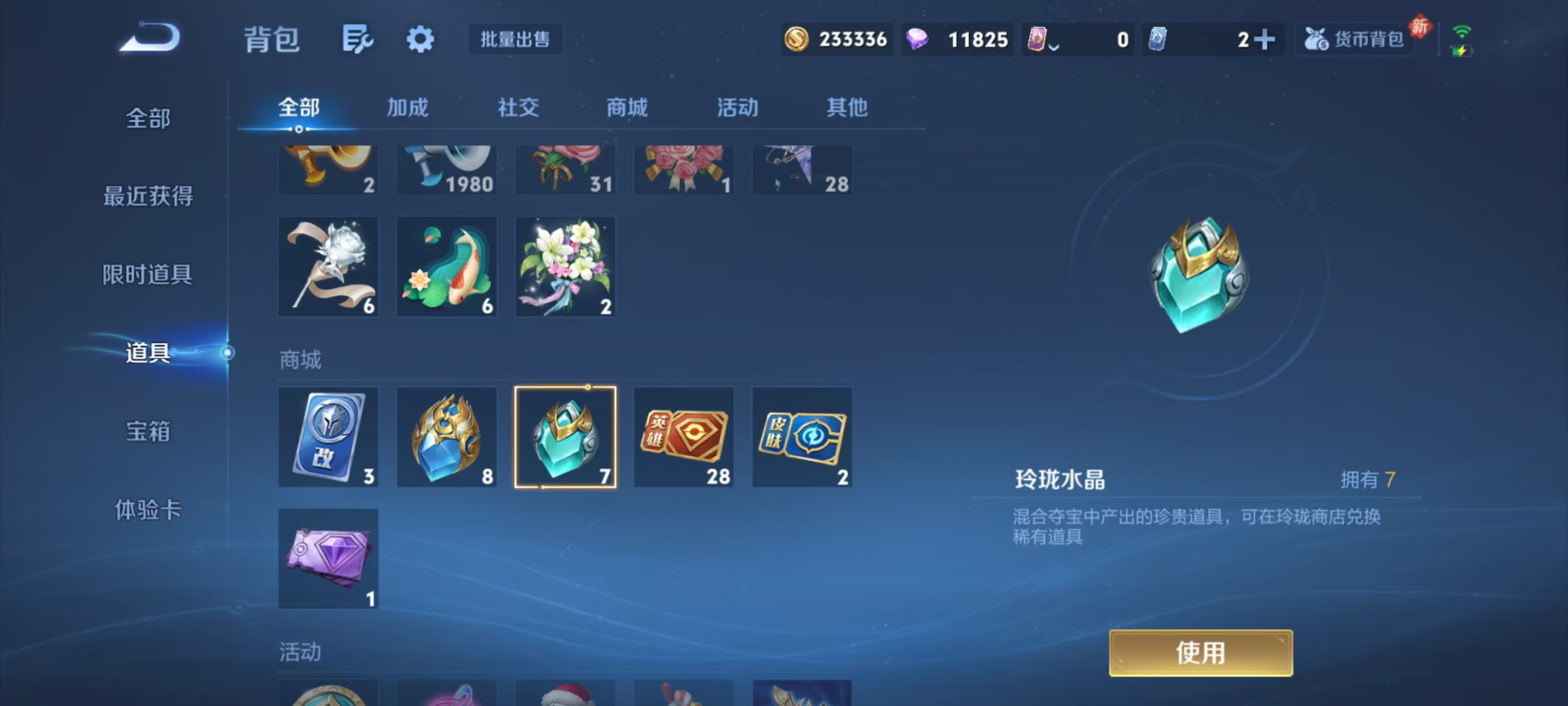Select the white rose item in the grid
This screenshot has width=1568, height=706.
(329, 266)
